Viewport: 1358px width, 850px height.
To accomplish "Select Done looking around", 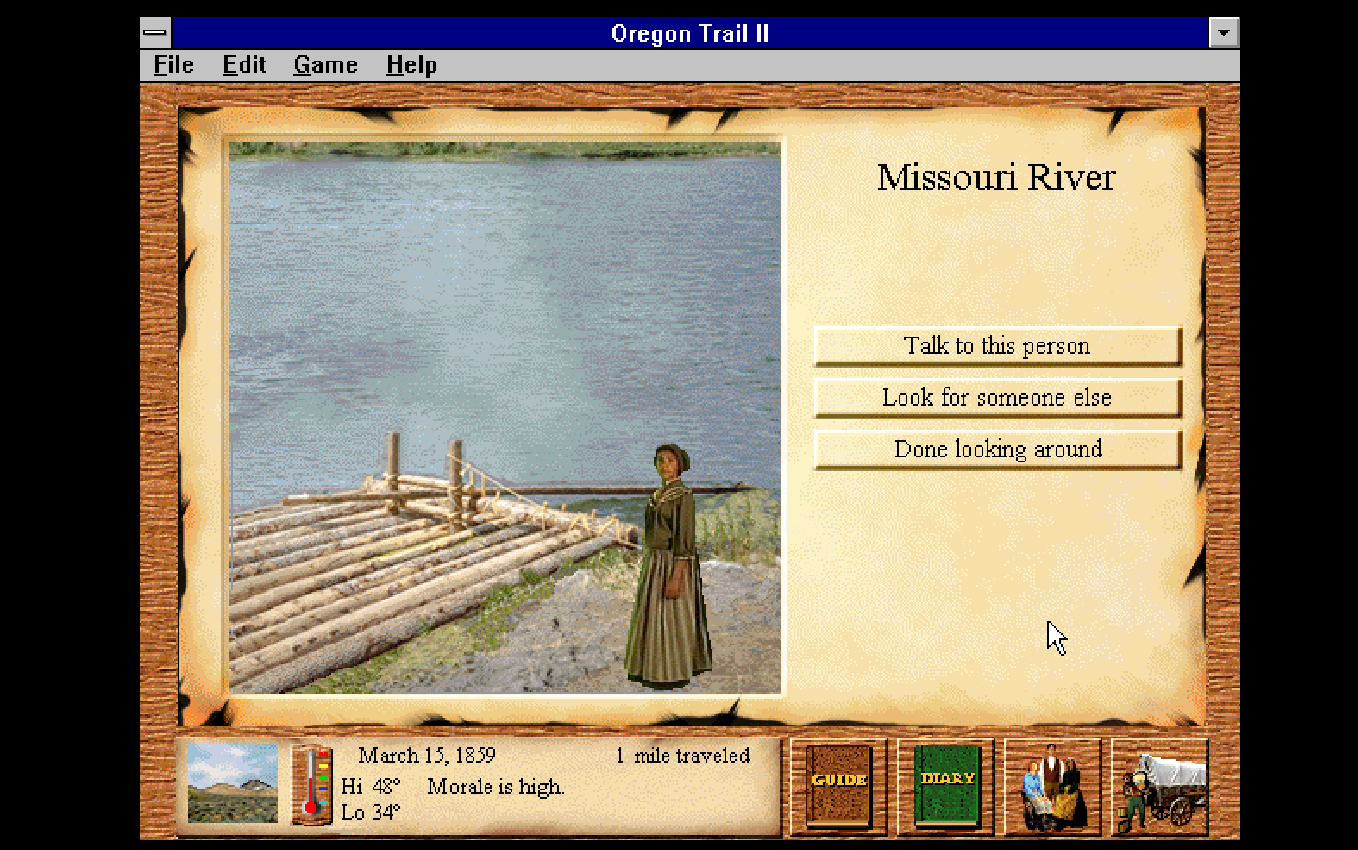I will (x=997, y=450).
